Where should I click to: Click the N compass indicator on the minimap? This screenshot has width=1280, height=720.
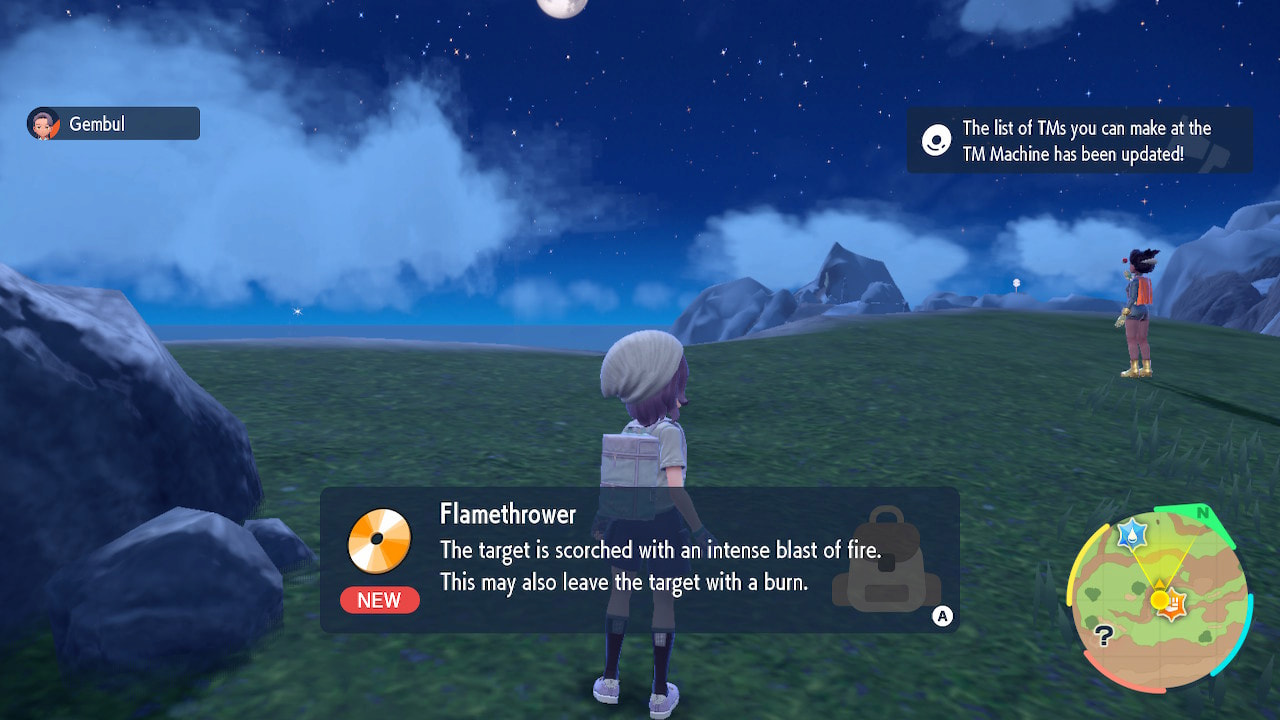pos(1203,514)
